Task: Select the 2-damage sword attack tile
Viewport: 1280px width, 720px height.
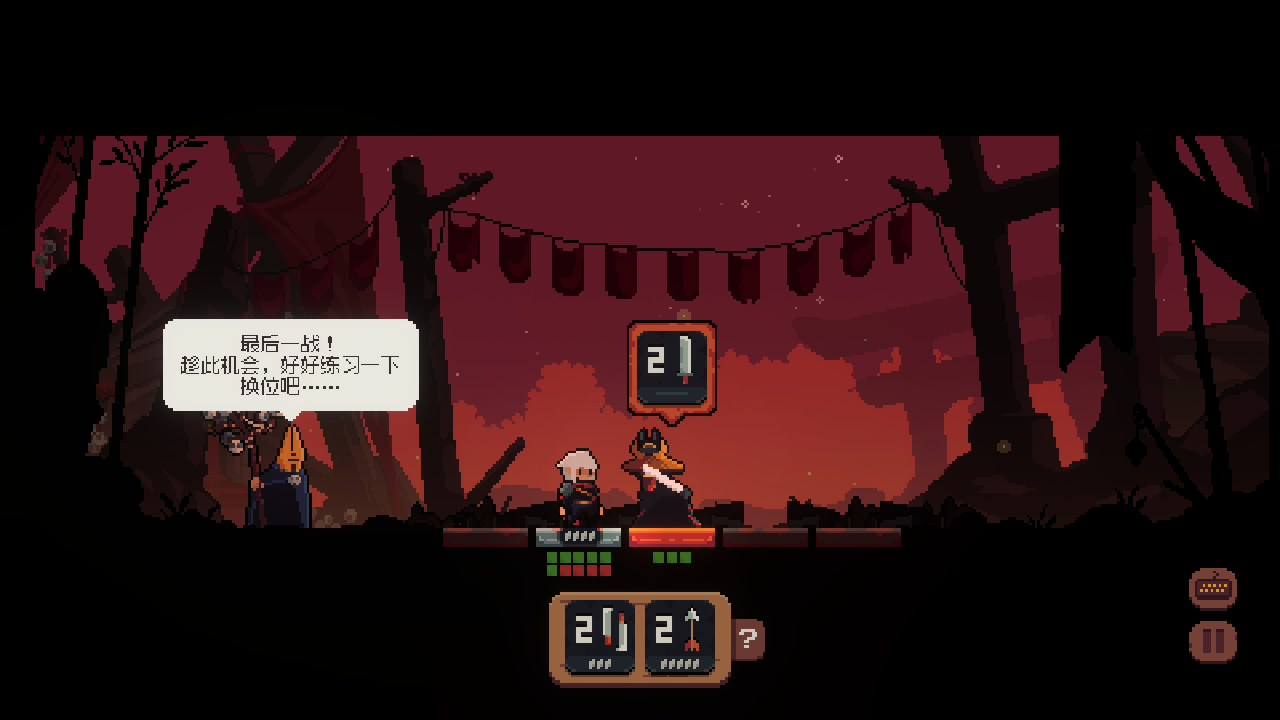Action: point(599,637)
